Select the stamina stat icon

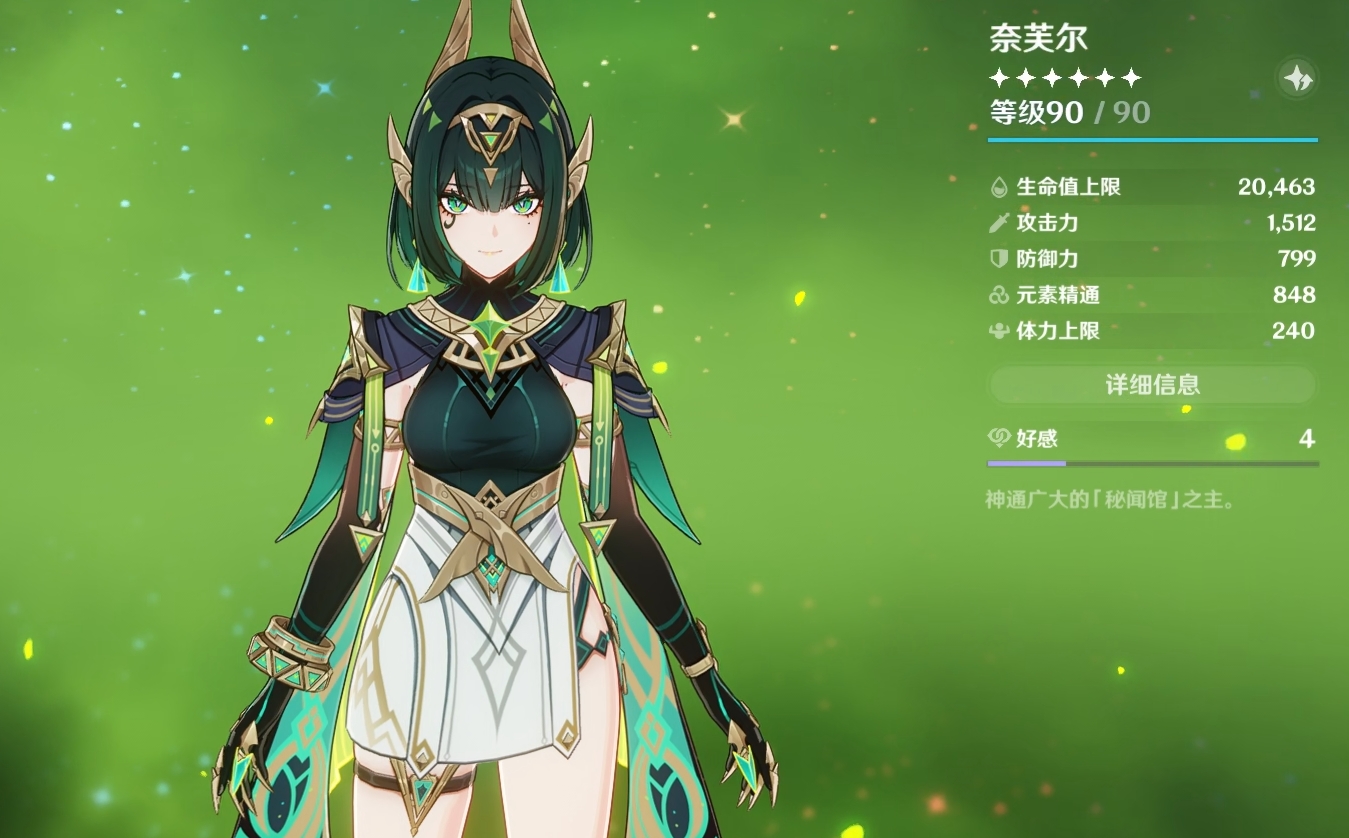tap(998, 331)
